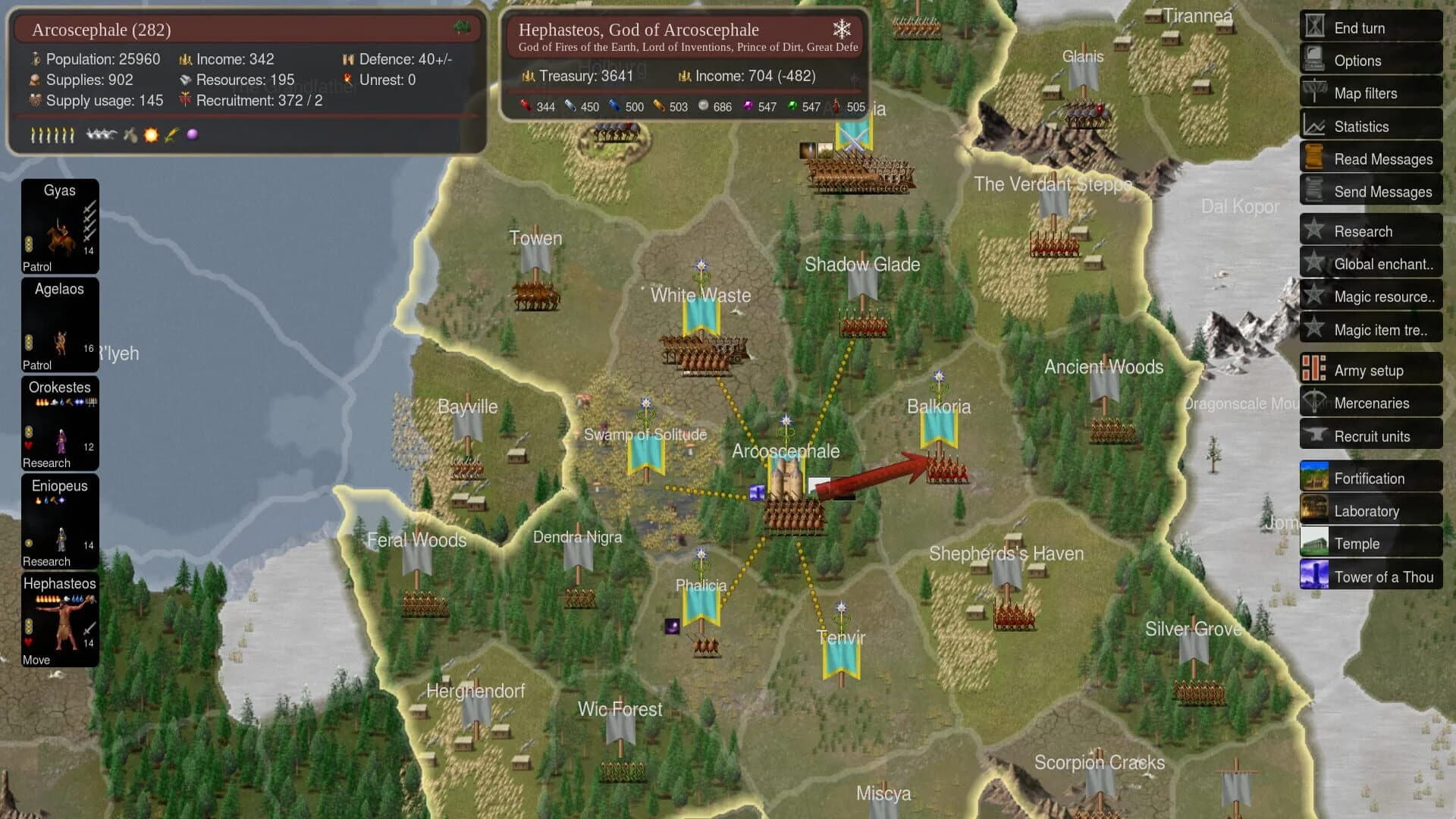Open Read Messages
This screenshot has height=819, width=1456.
1313,158
